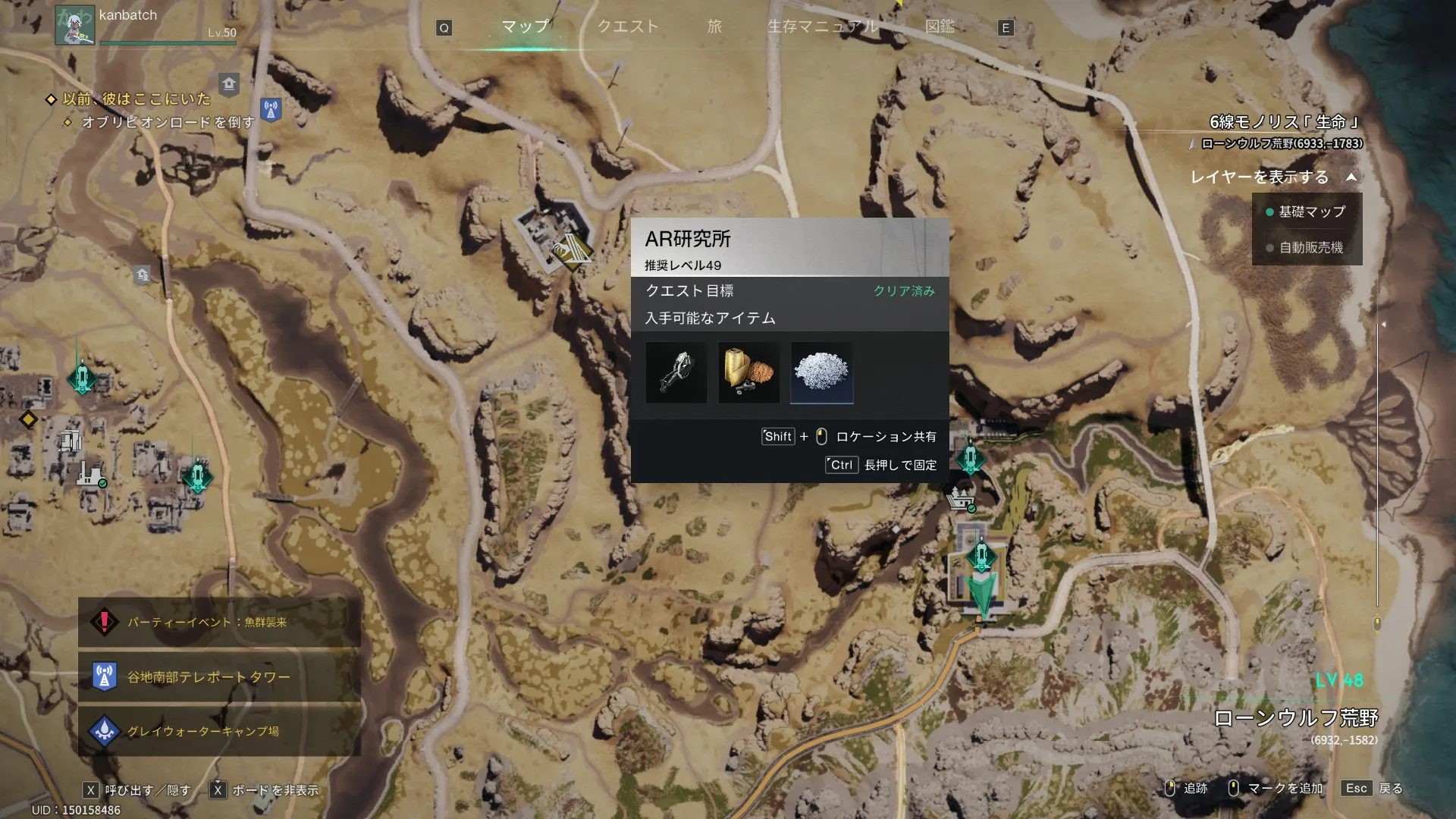
Task: Open the tracked quest 以前、彼はここにいた
Action: pos(136,99)
